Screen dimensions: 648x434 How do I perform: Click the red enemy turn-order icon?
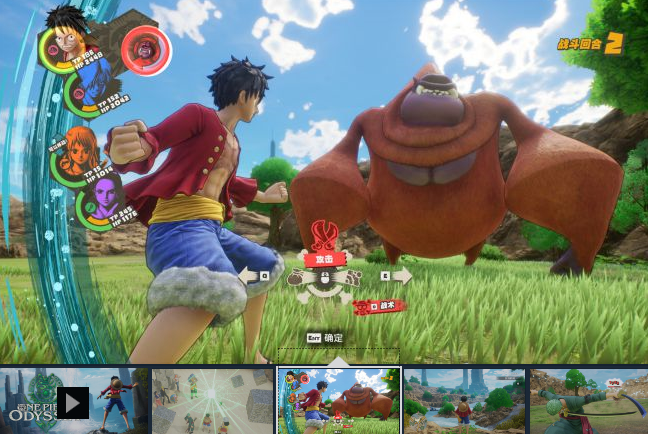(146, 50)
